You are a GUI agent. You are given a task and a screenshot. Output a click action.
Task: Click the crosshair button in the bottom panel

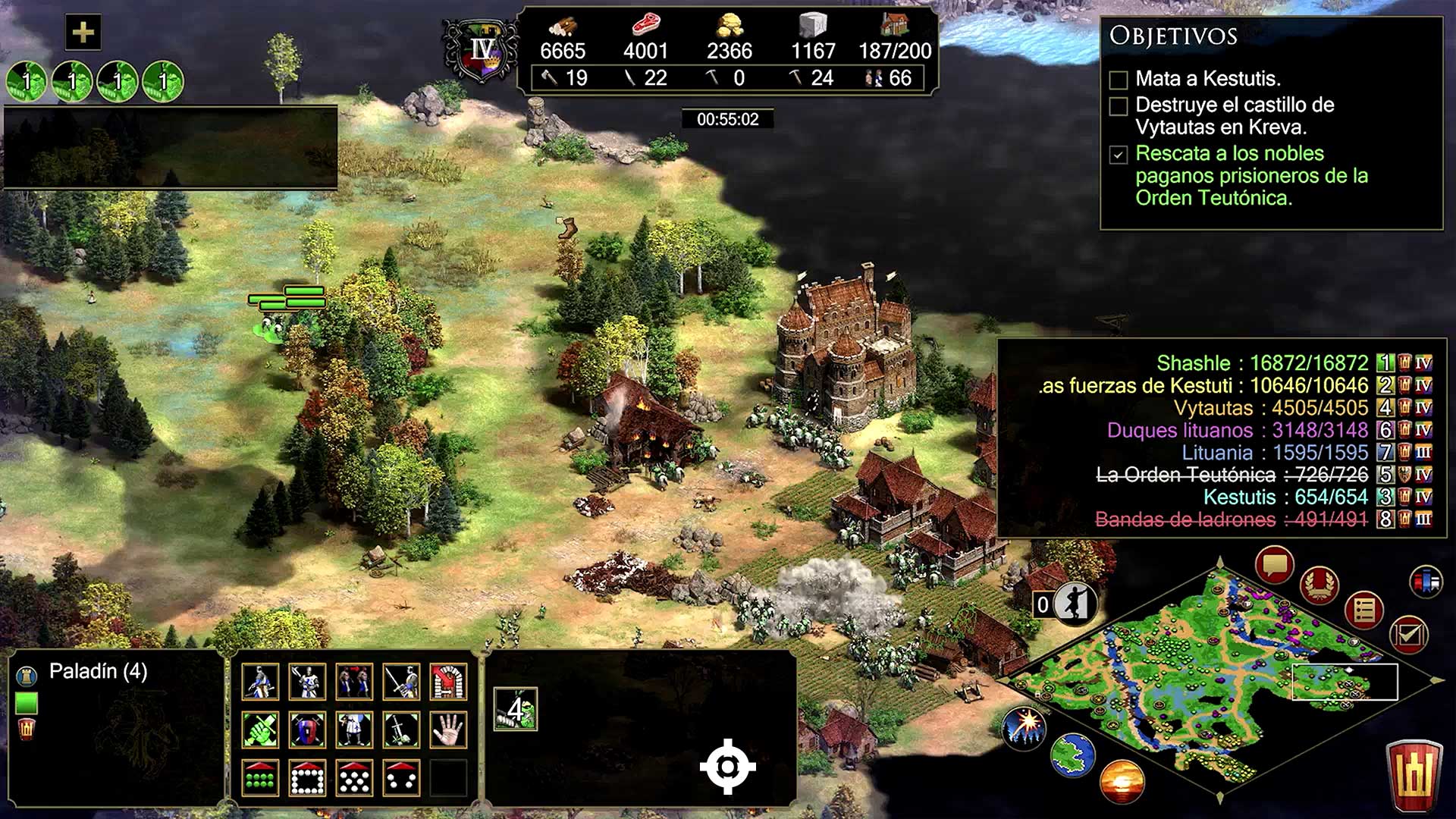point(727,767)
